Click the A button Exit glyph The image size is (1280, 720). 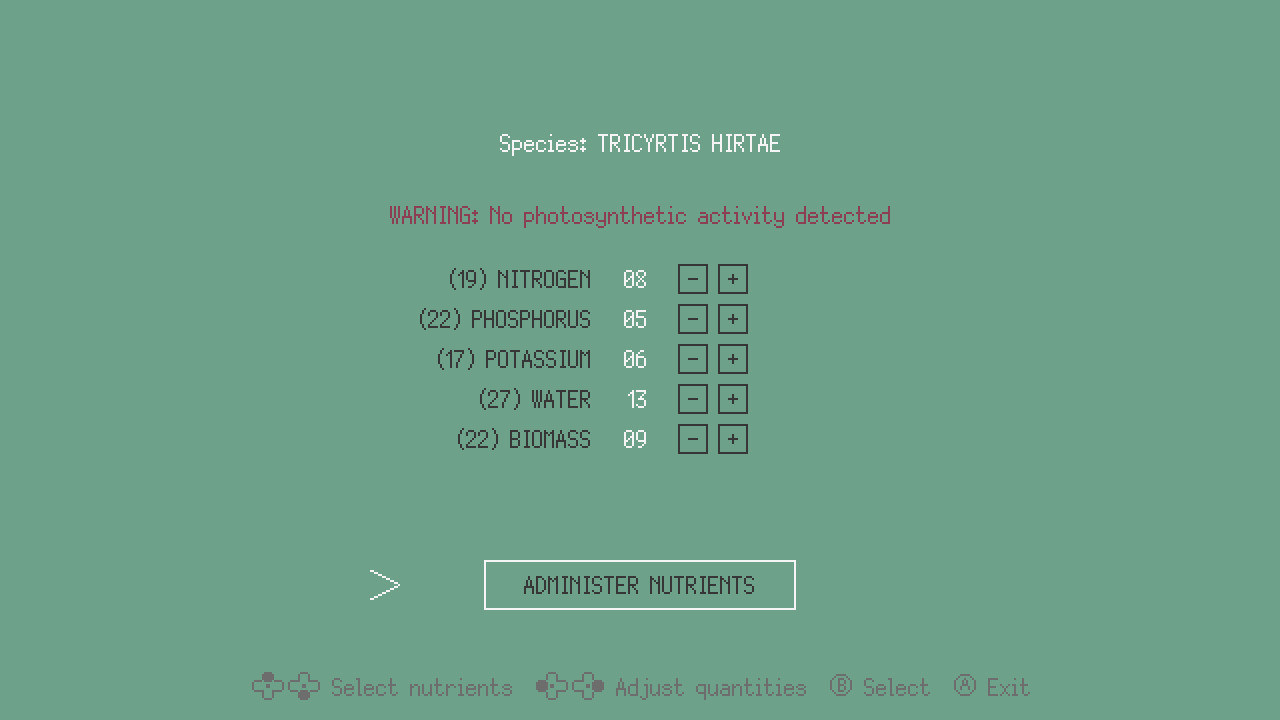point(965,687)
